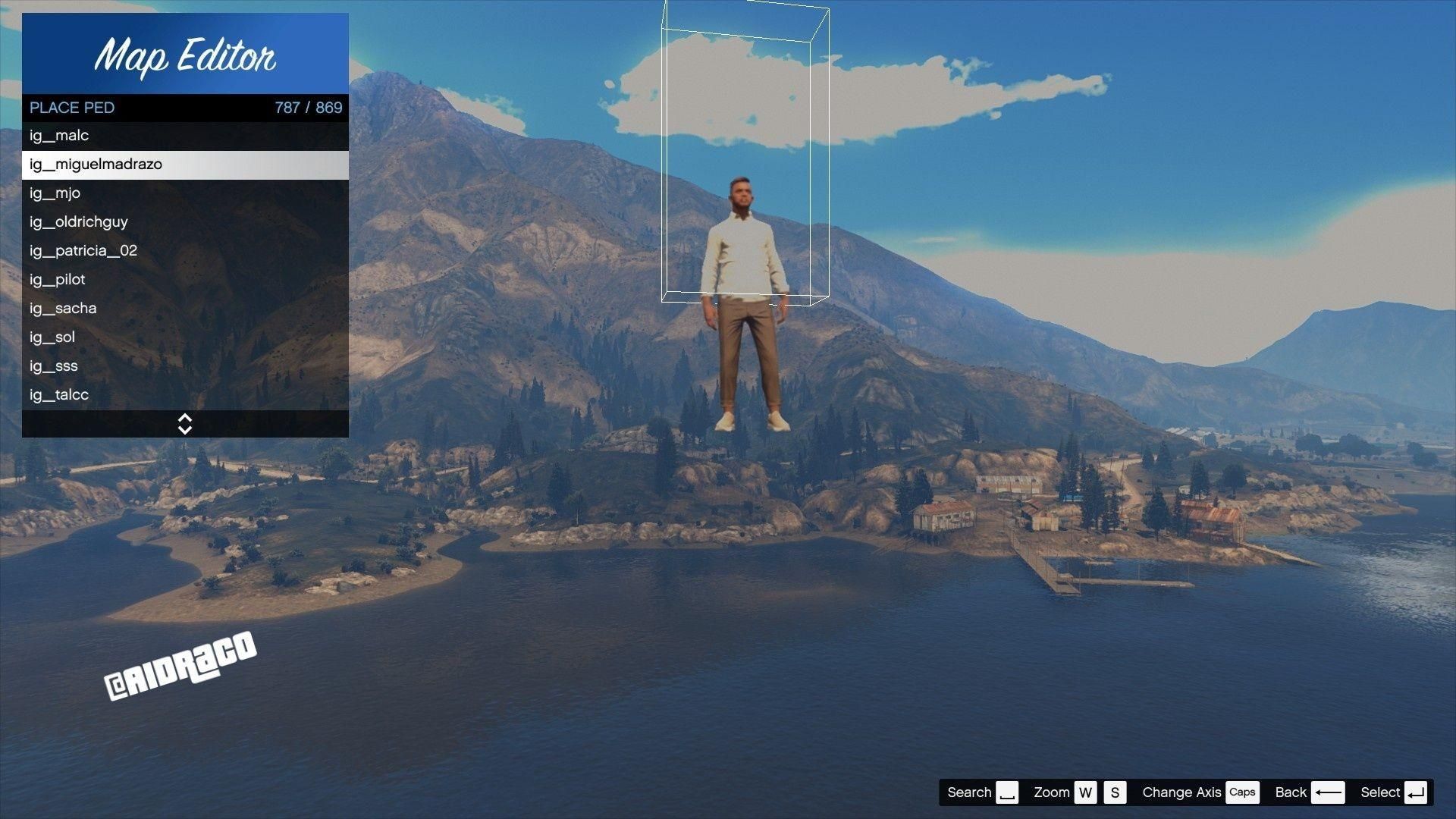Image resolution: width=1456 pixels, height=819 pixels.
Task: Pick the ig_mjo ped entry
Action: click(x=185, y=193)
